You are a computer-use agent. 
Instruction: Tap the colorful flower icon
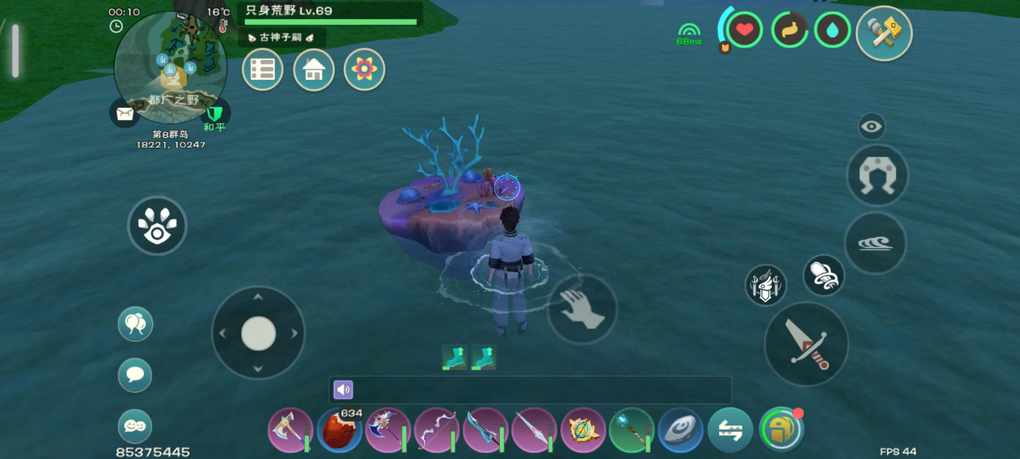click(x=364, y=70)
